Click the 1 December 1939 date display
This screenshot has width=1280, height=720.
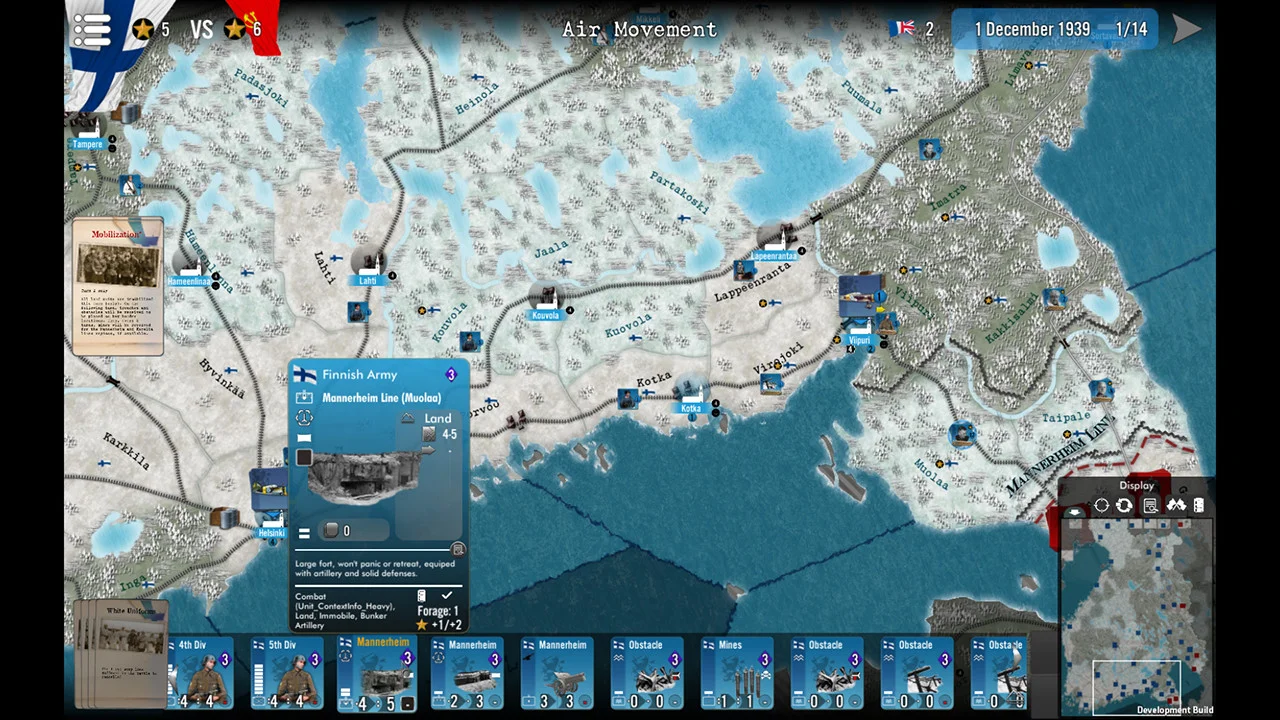coord(1032,29)
